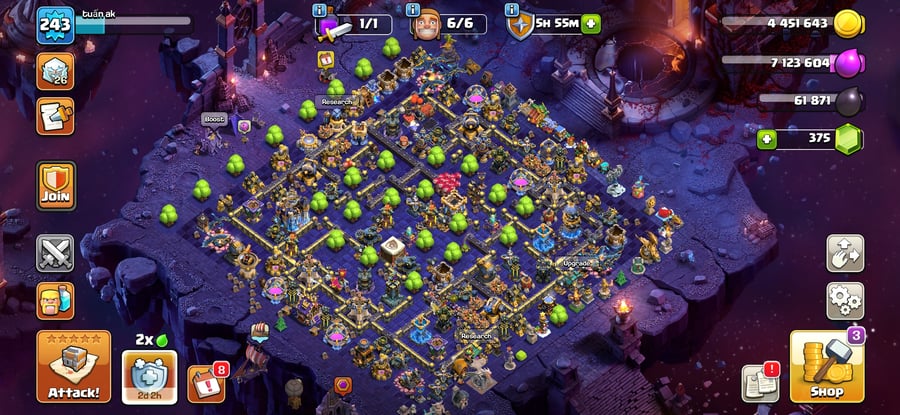
Task: Tap the Upgrade bubble on the village
Action: pyautogui.click(x=577, y=263)
